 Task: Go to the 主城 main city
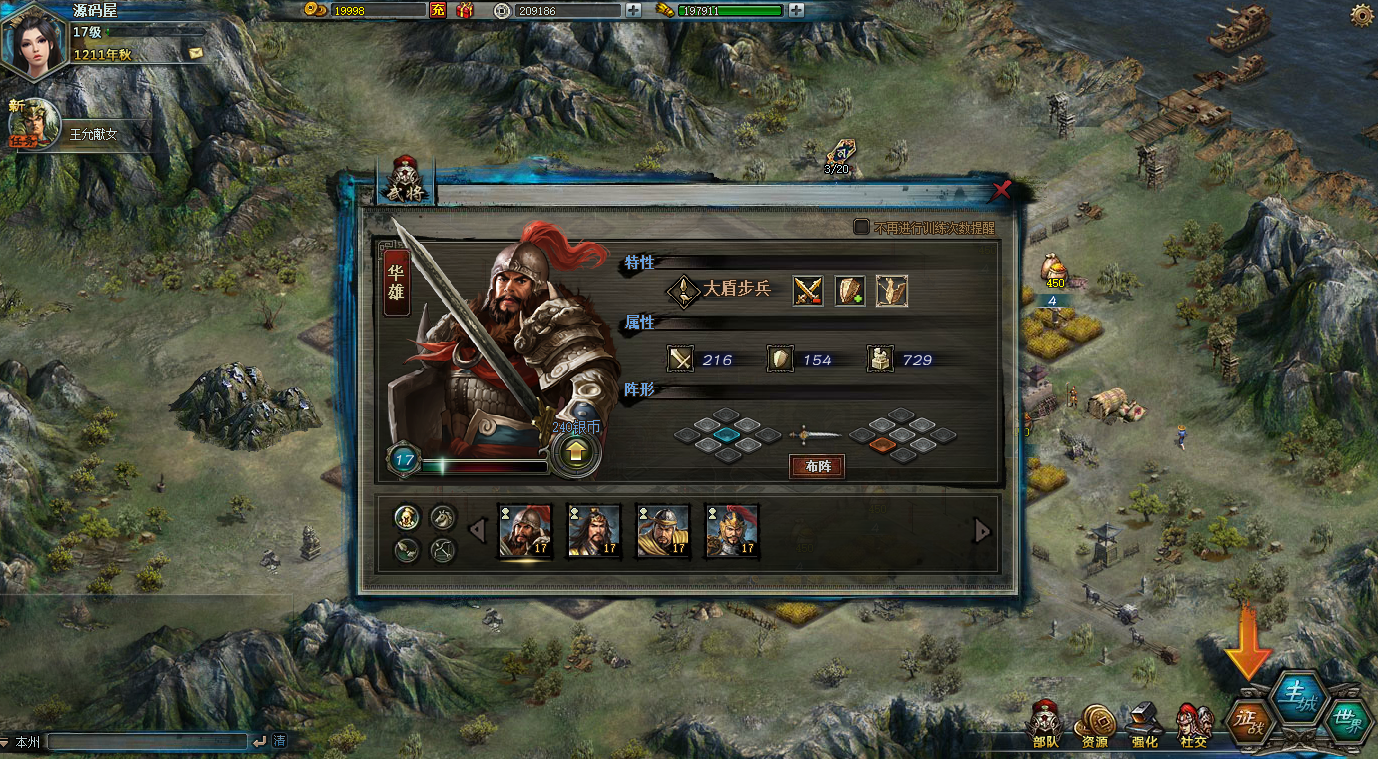click(x=1297, y=693)
